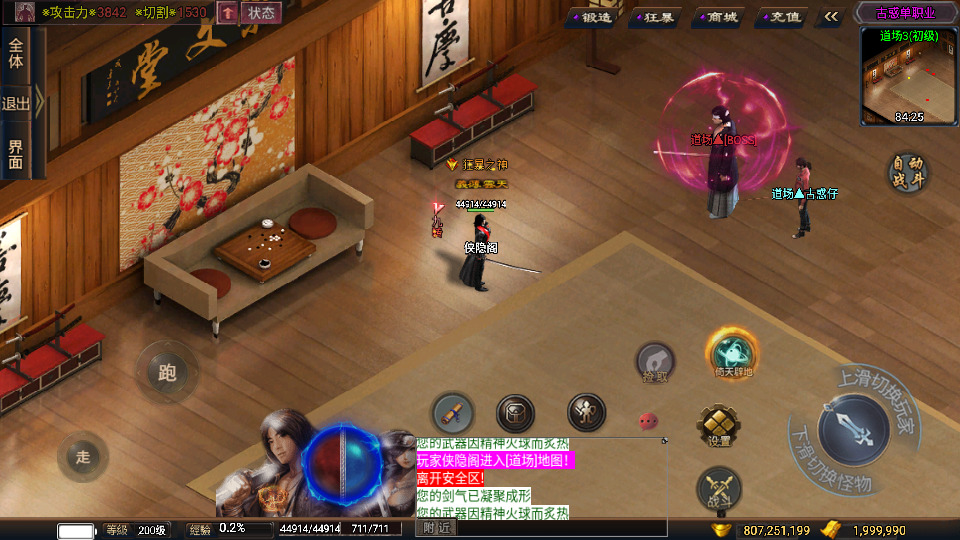Switch to 走 walk mode
The width and height of the screenshot is (960, 540).
[83, 457]
